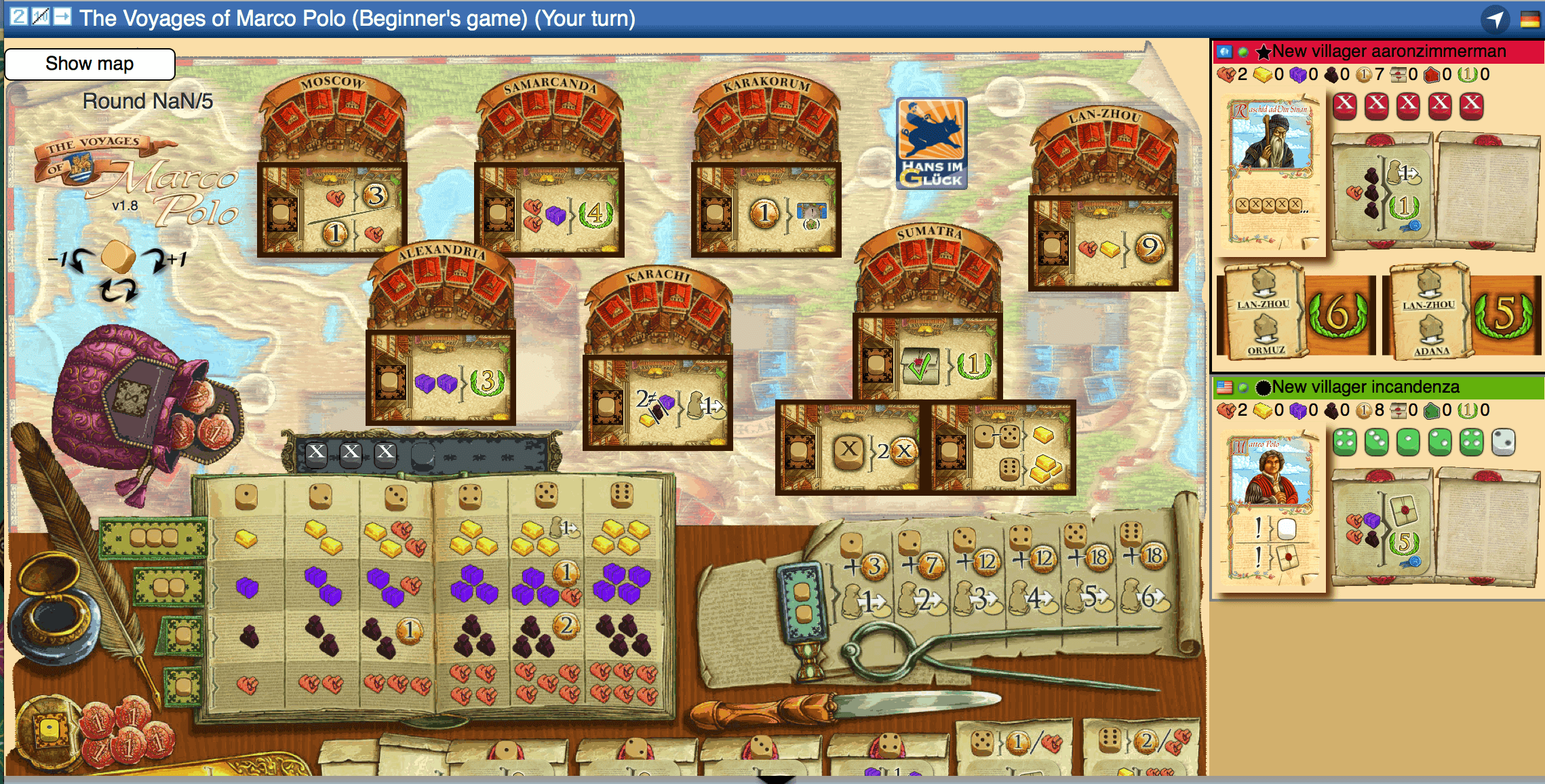Viewport: 1545px width, 784px height.
Task: Click the Hans im Glück publisher logo
Action: pyautogui.click(x=931, y=143)
